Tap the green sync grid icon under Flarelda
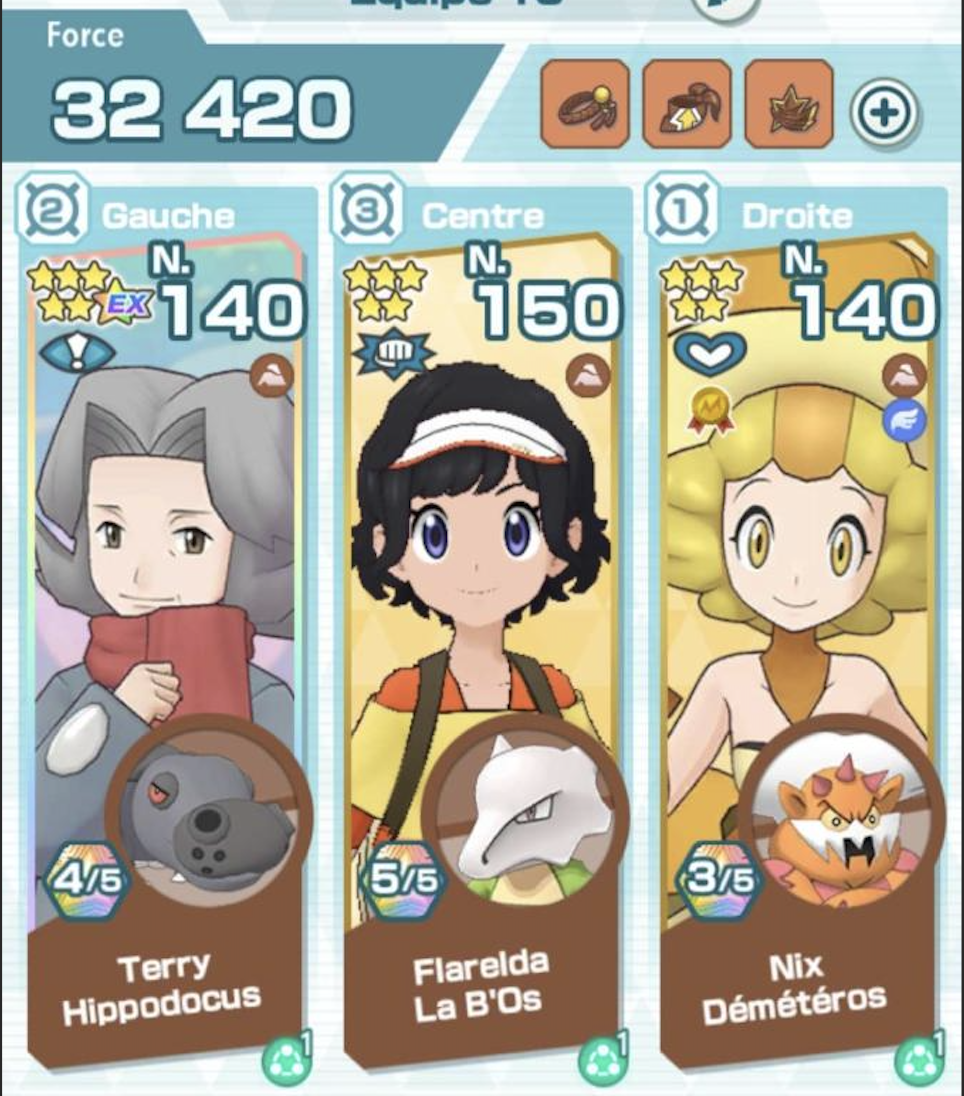Screen dimensions: 964x1096 coord(601,1063)
